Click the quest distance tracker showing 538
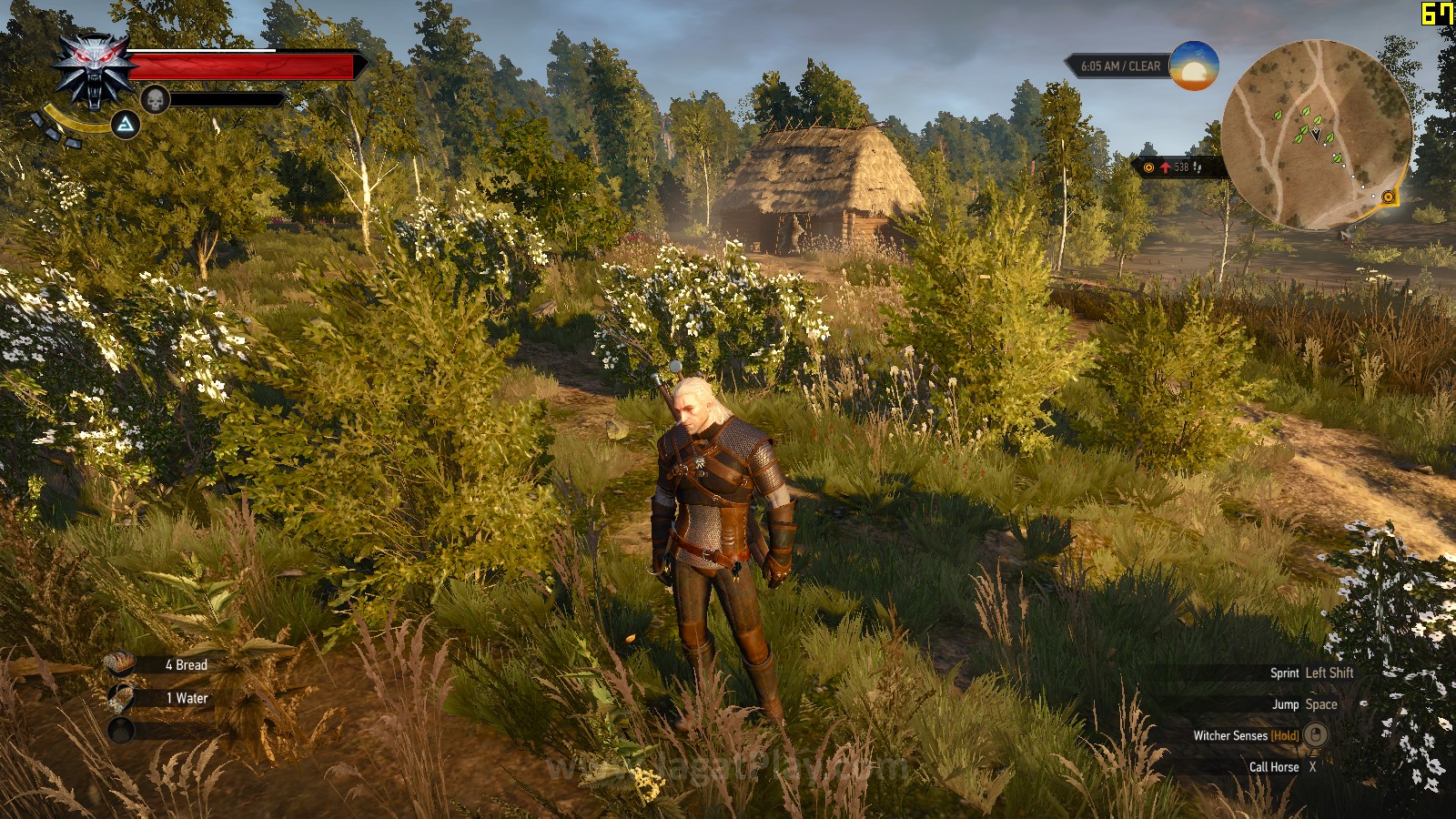 coord(1176,167)
